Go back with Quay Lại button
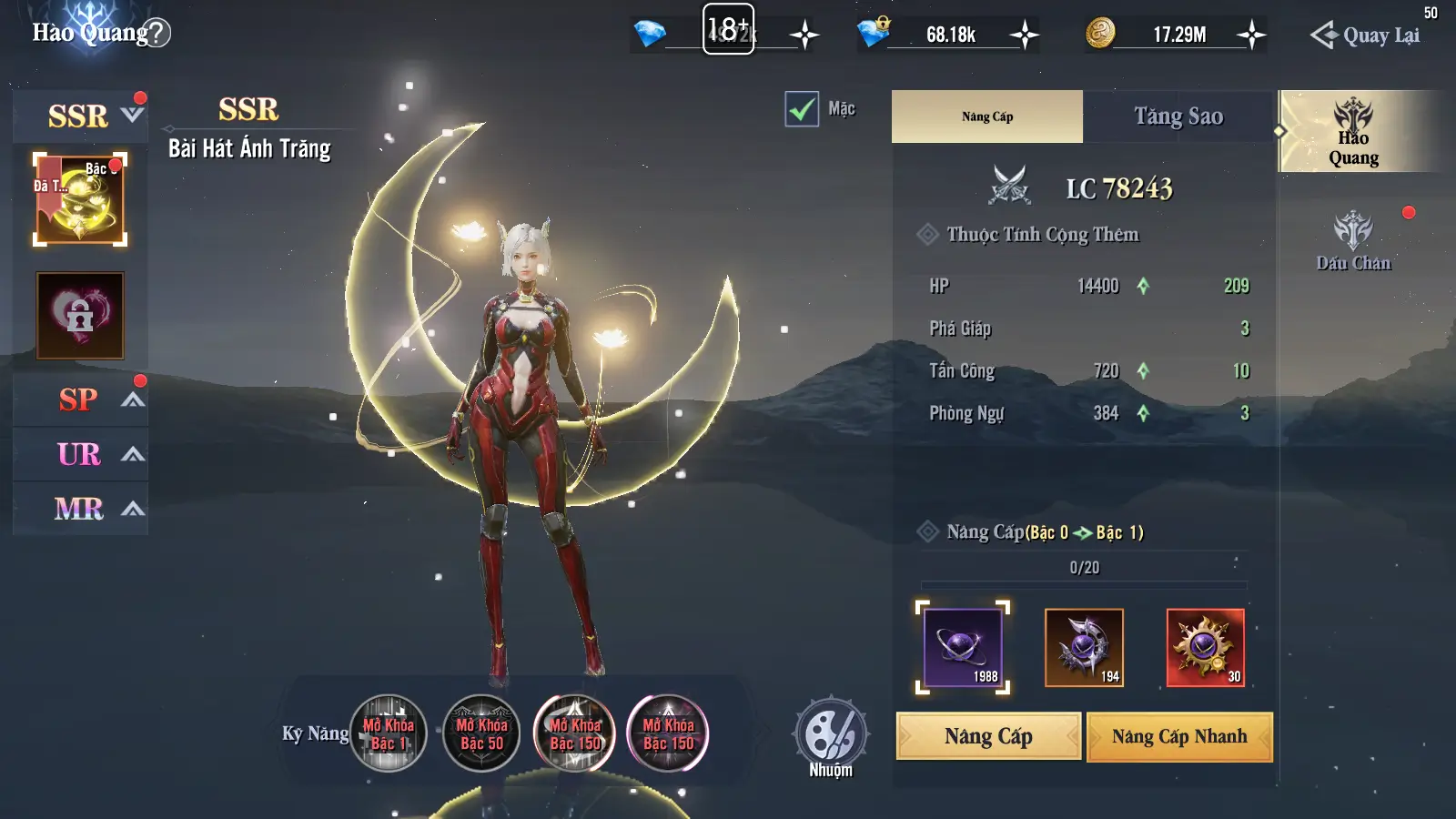This screenshot has height=819, width=1456. coord(1365,35)
